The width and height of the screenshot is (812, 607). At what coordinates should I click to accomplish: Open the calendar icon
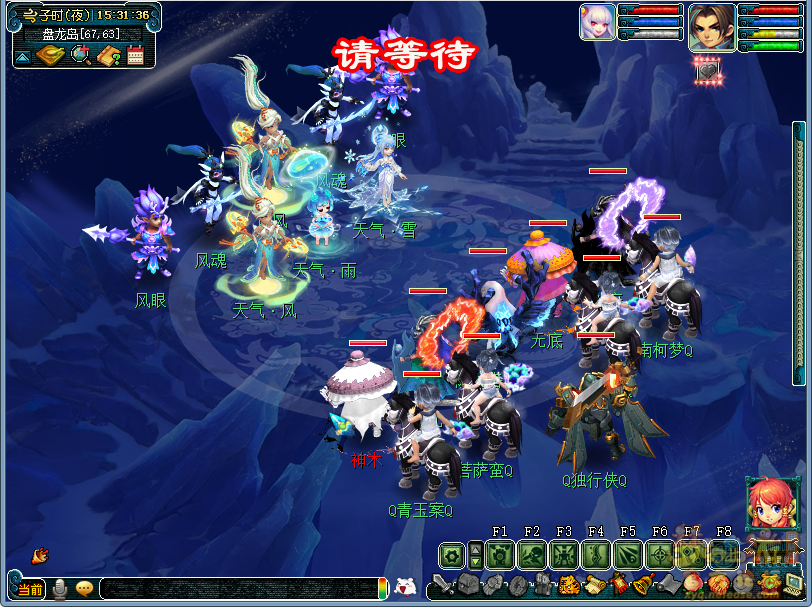pos(136,56)
